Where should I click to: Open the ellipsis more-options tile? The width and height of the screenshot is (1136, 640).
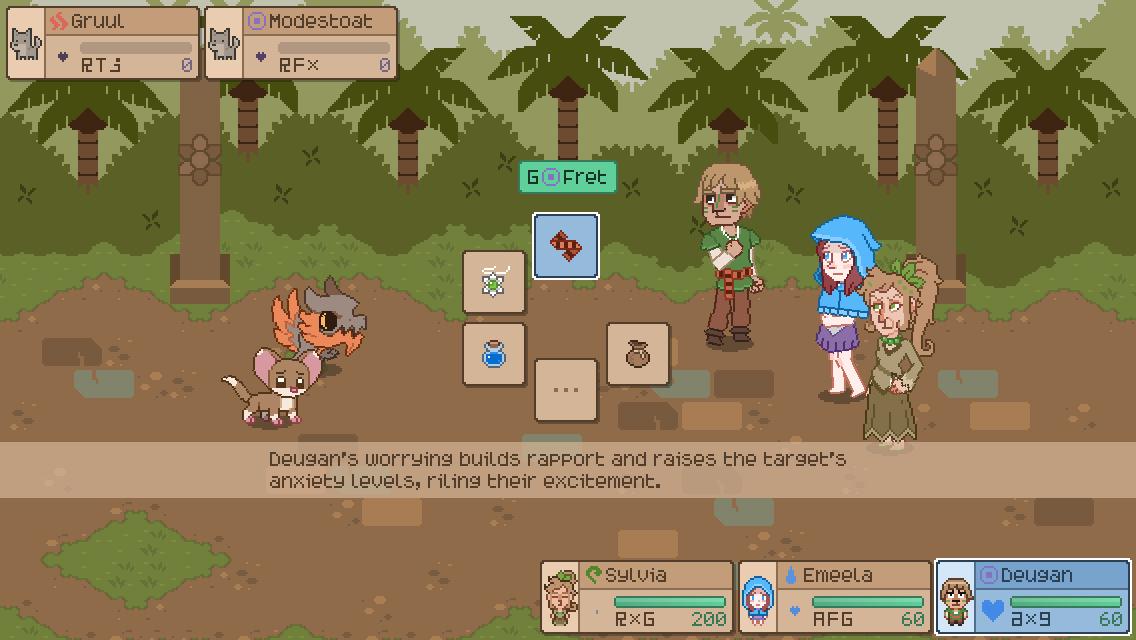pyautogui.click(x=566, y=390)
